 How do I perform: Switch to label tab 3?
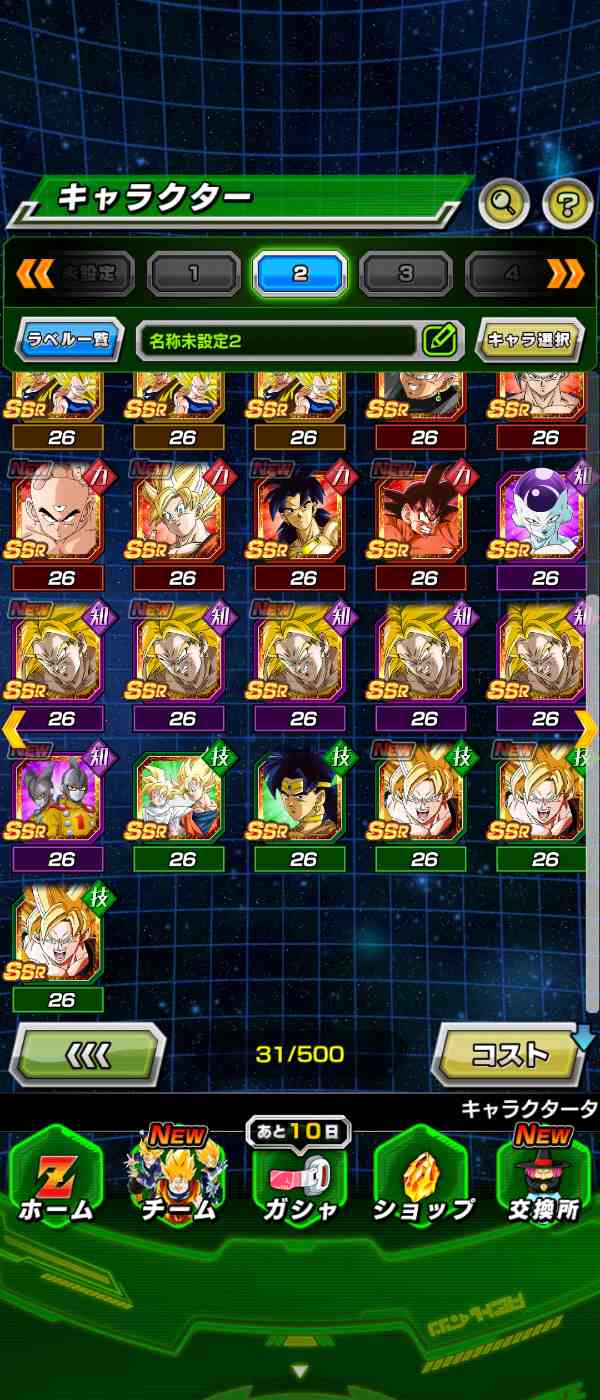point(405,273)
